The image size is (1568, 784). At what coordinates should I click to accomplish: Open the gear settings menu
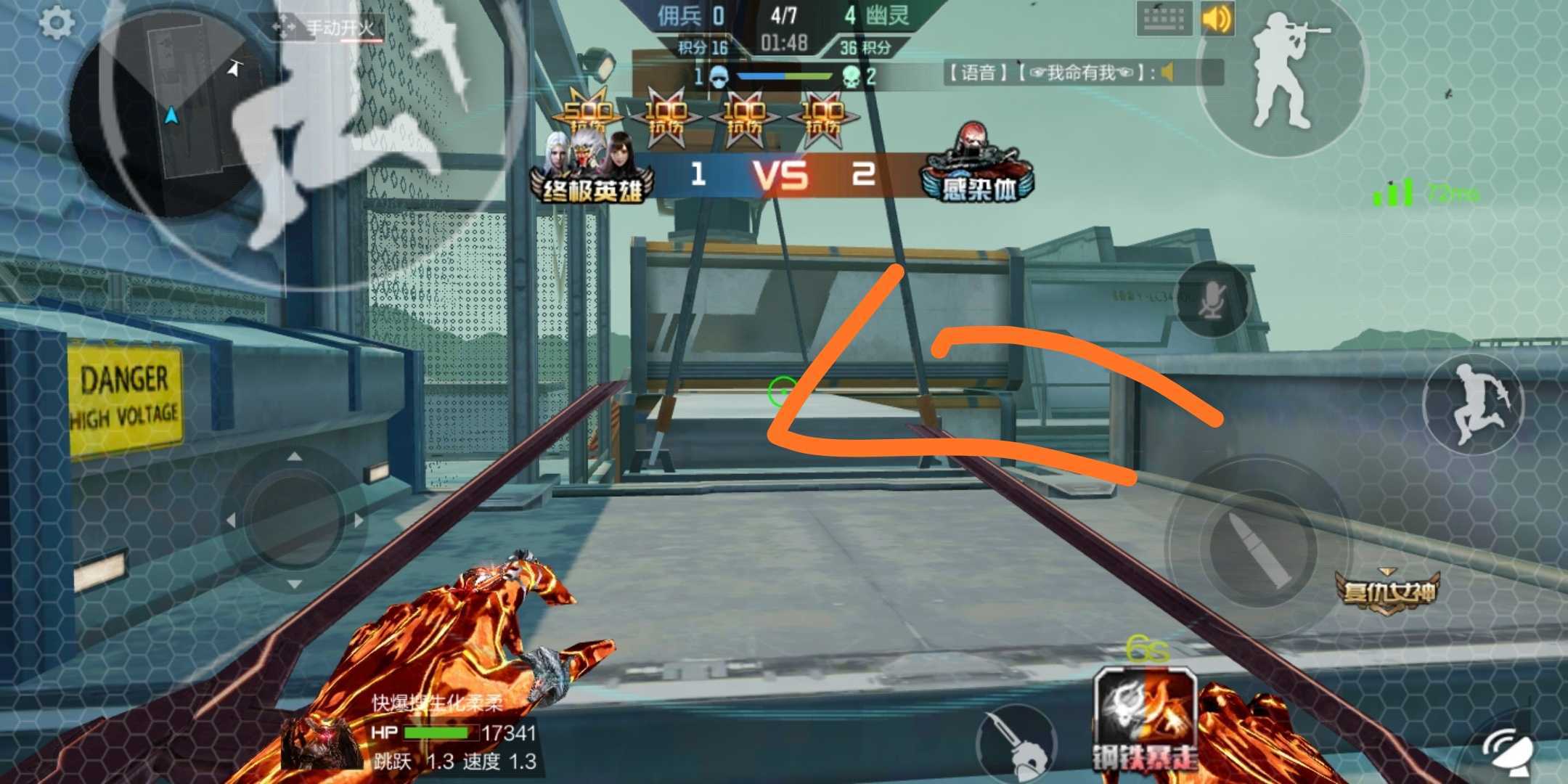[56, 23]
